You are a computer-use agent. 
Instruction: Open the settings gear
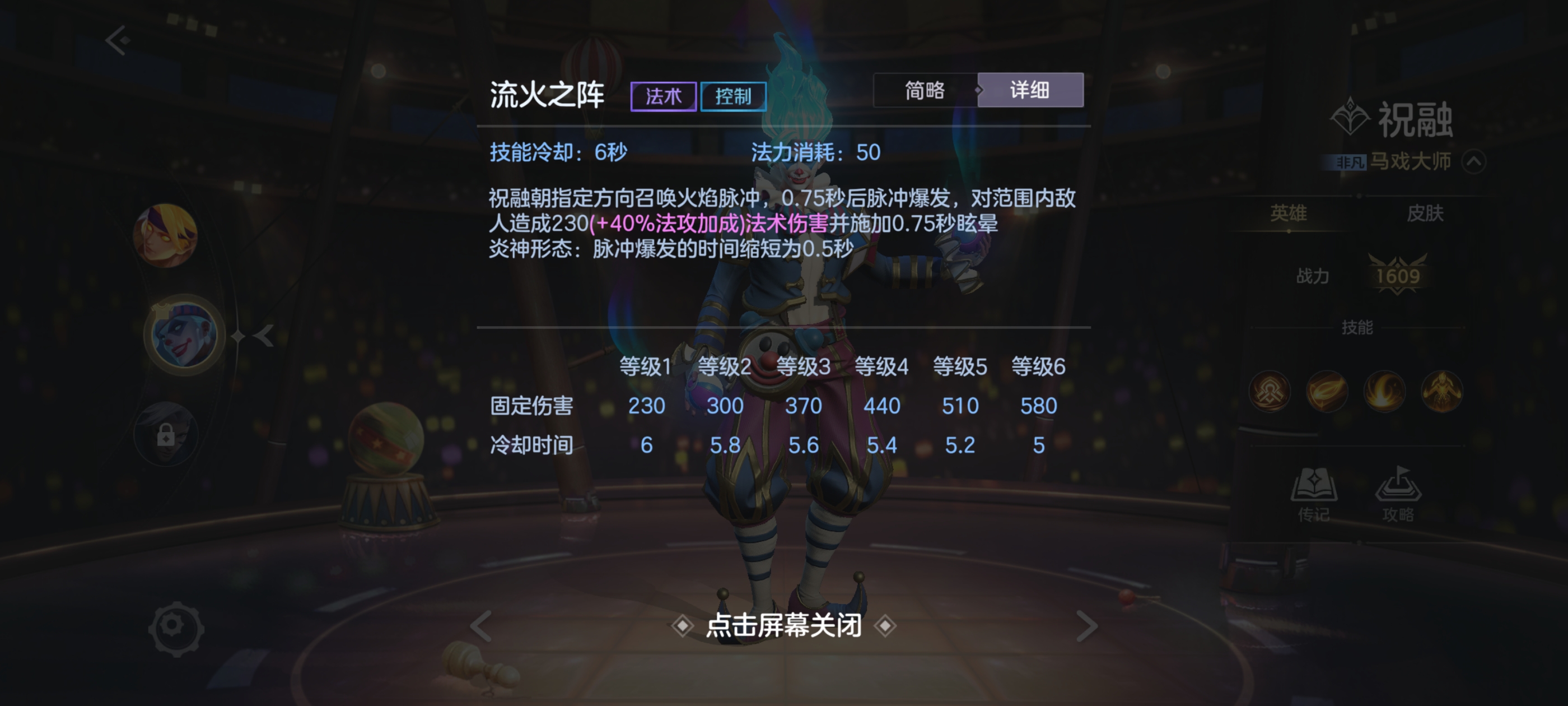(178, 629)
